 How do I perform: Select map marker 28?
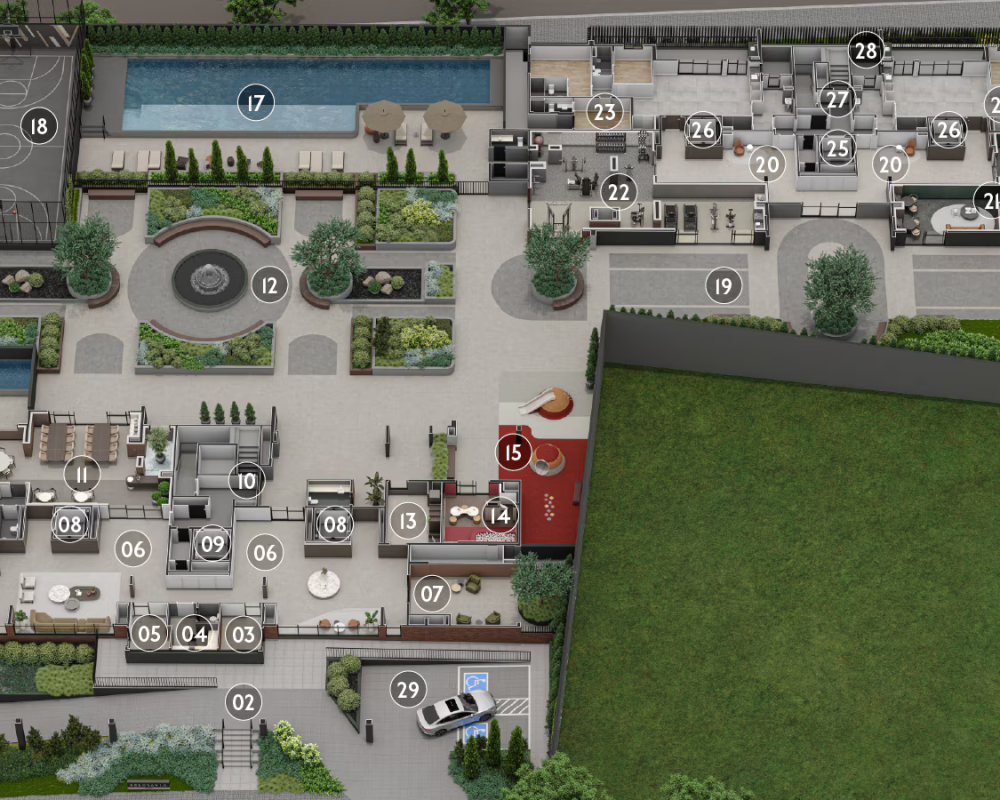865,50
